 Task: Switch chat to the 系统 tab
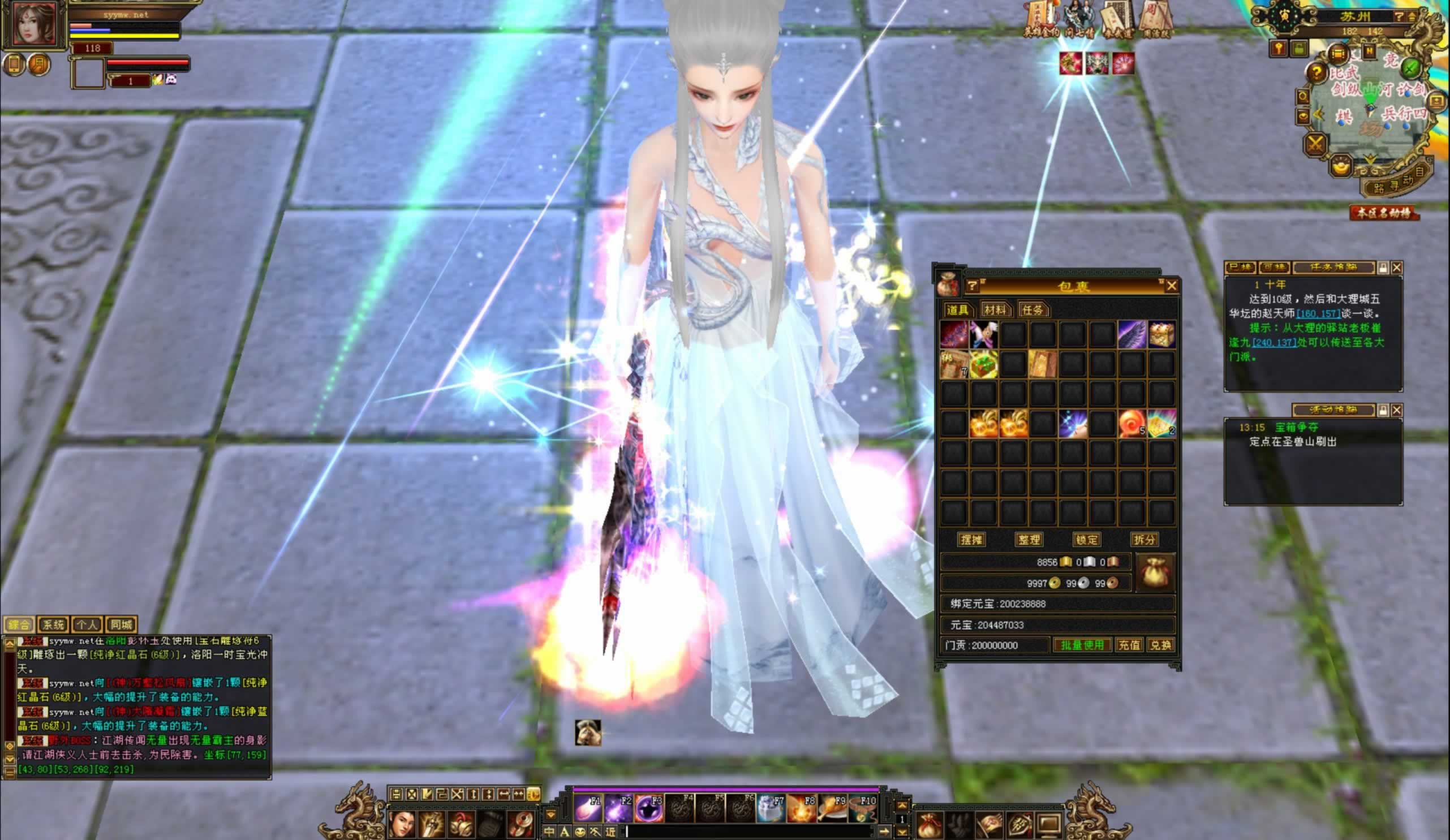(x=53, y=625)
